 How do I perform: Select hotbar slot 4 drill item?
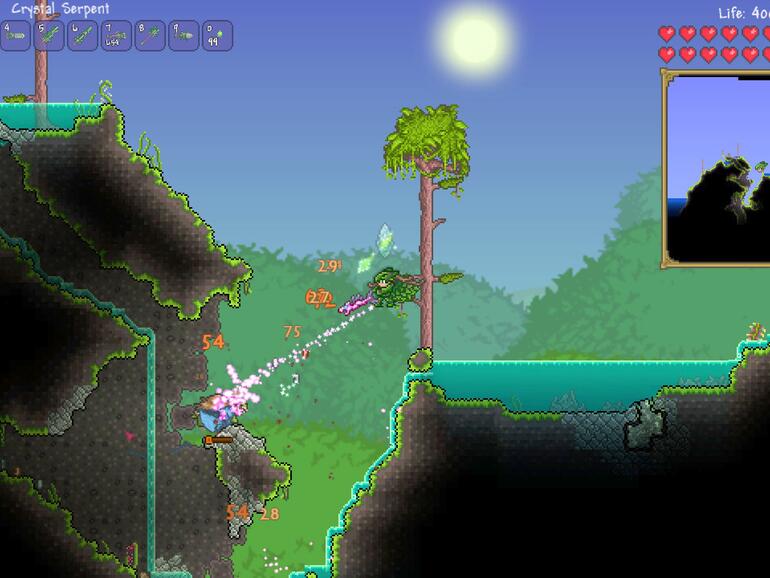coord(16,36)
